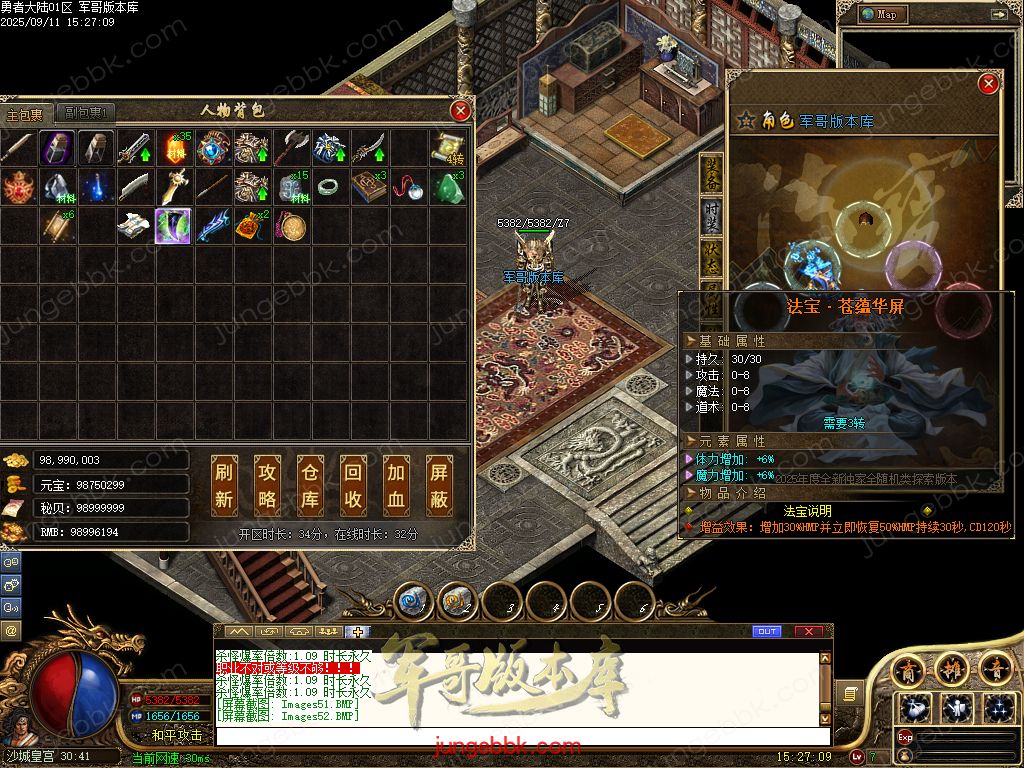This screenshot has width=1024, height=768.
Task: Open the 攻略 guide button
Action: click(x=267, y=485)
